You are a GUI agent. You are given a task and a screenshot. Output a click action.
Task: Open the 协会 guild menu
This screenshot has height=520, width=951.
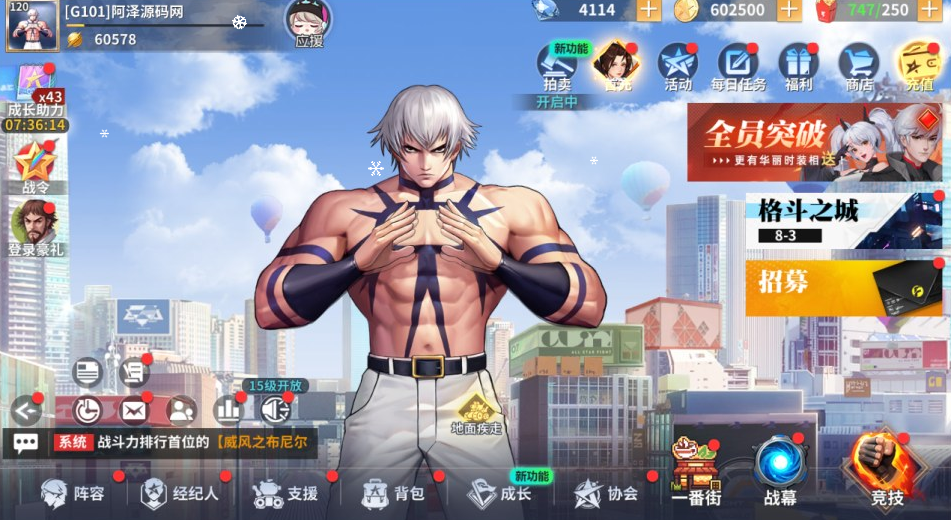coord(606,492)
